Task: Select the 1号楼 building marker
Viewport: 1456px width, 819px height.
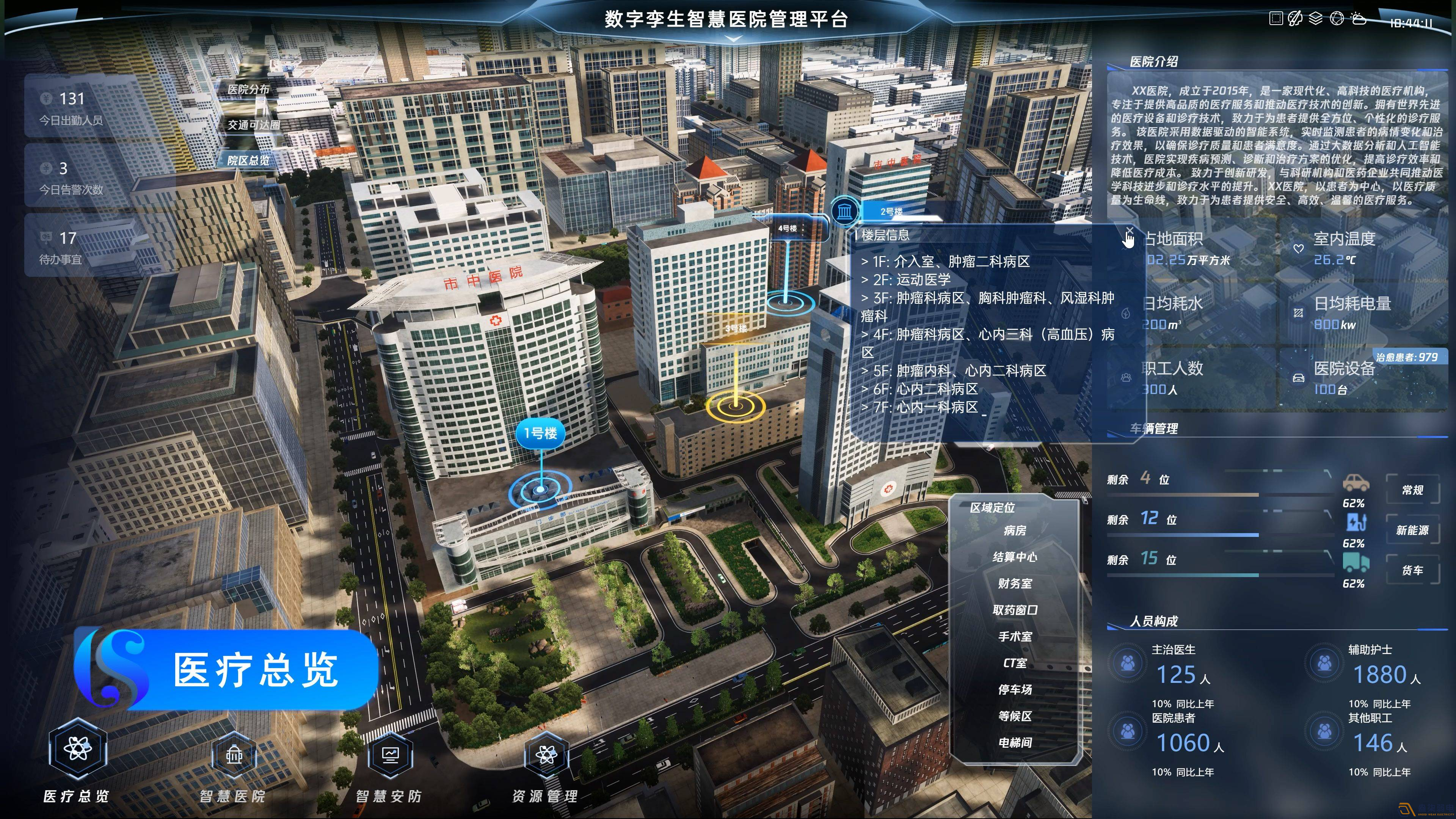Action: (541, 433)
